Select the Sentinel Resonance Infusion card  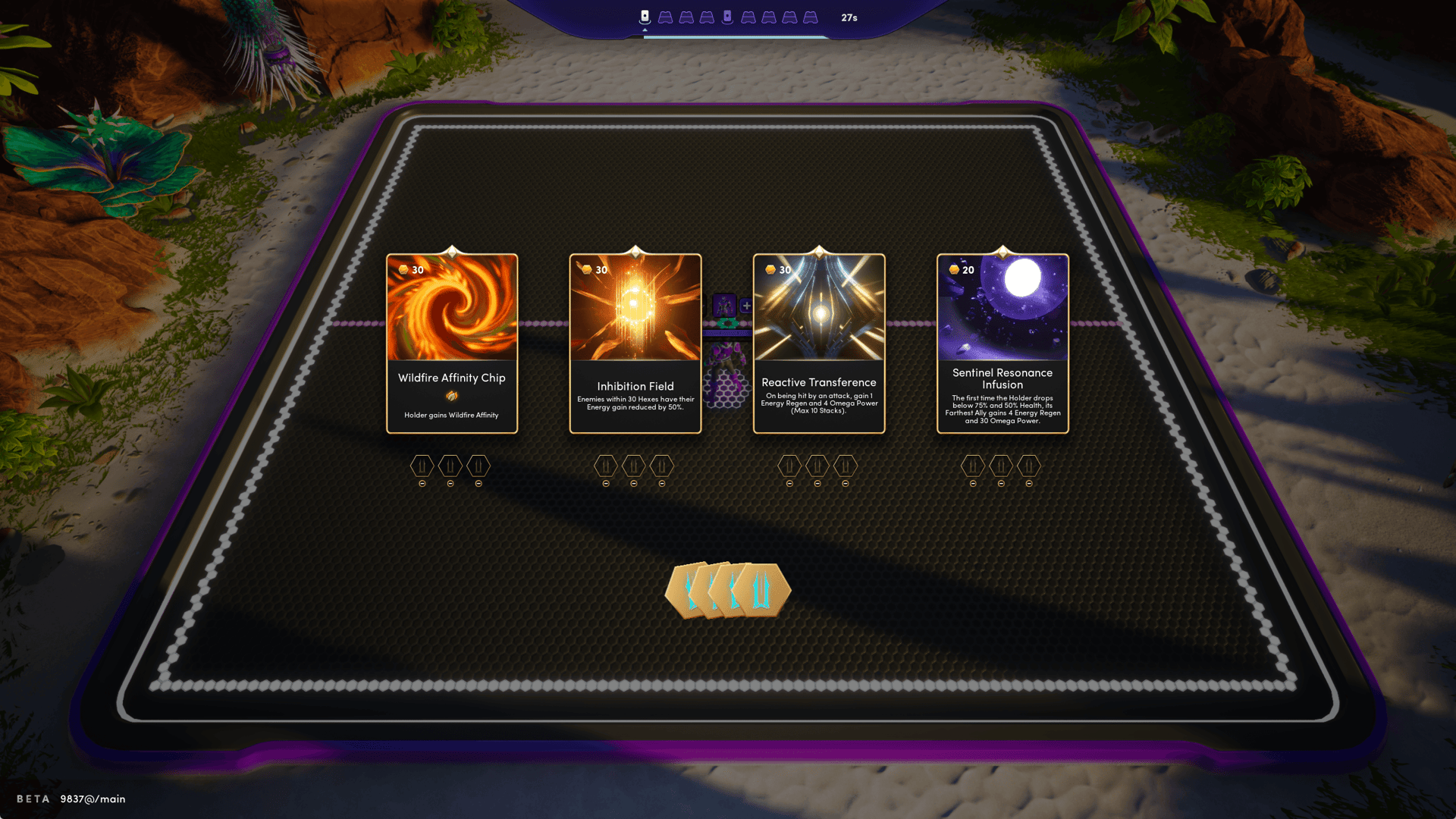pos(1003,344)
